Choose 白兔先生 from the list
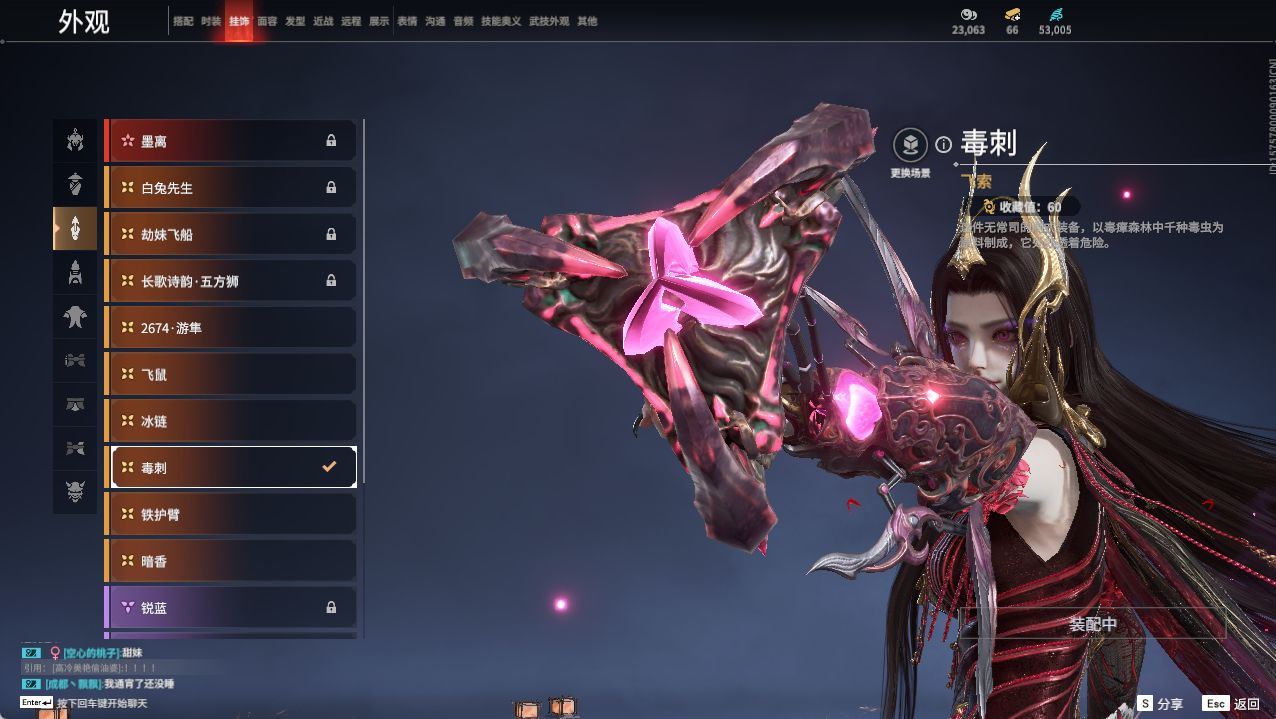The image size is (1276, 719). 230,188
